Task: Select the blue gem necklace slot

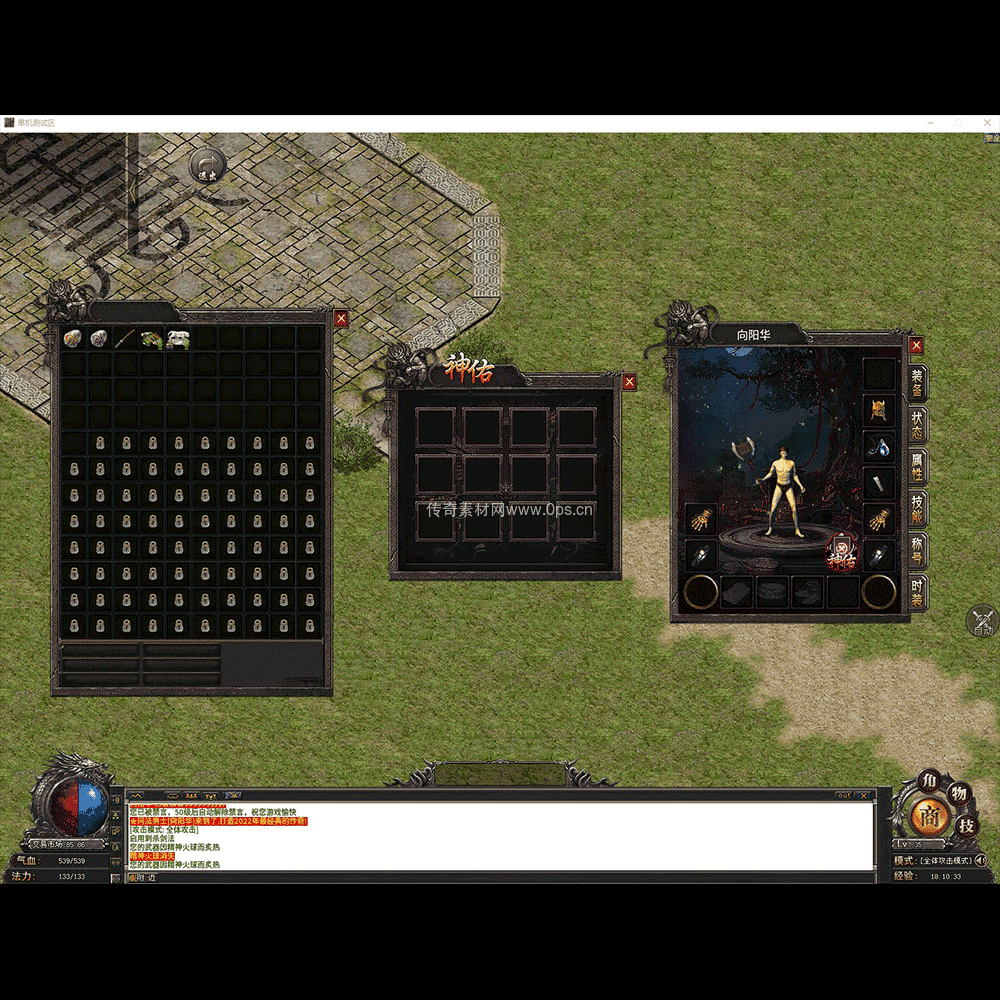Action: pyautogui.click(x=879, y=447)
